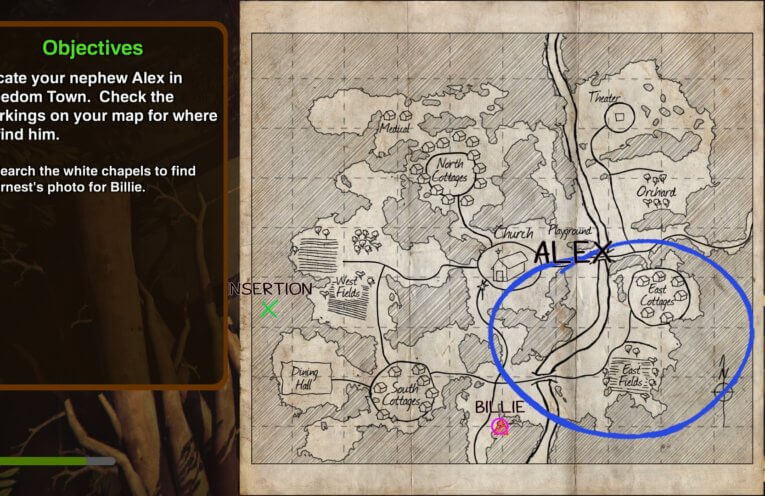Open the Objectives panel header
This screenshot has width=765, height=496.
(92, 47)
